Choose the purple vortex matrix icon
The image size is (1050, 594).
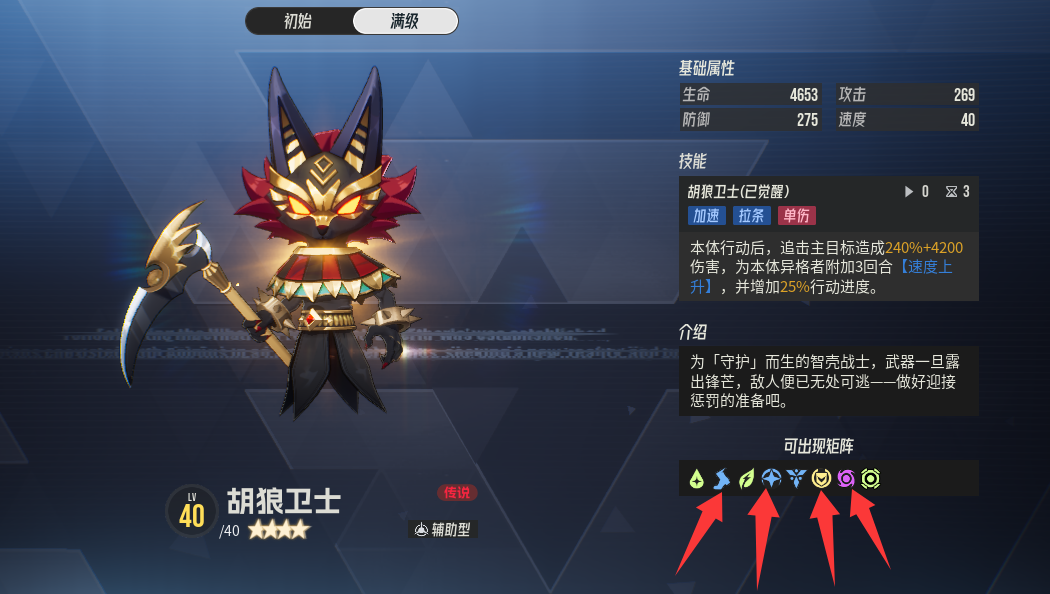coord(846,479)
